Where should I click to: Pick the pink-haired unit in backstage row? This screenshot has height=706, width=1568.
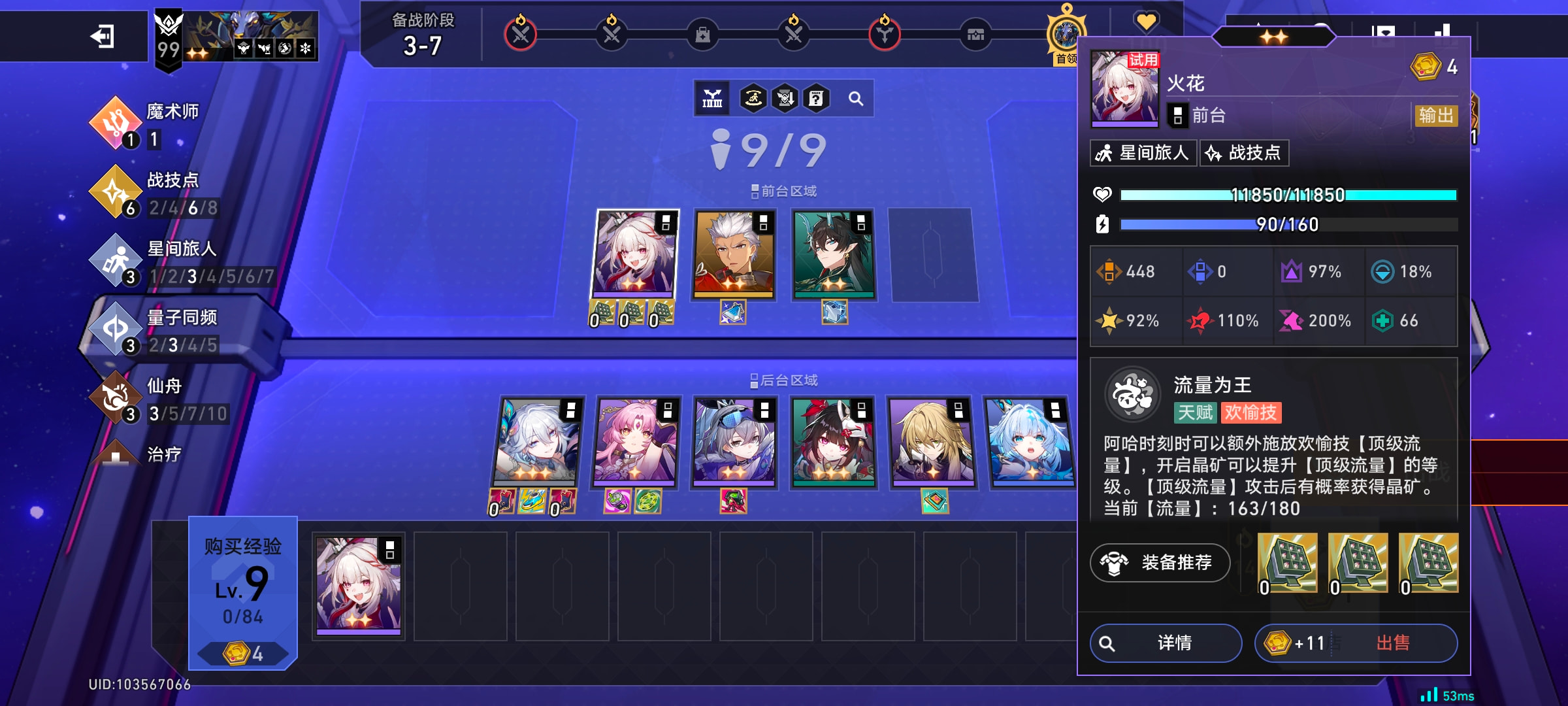coord(636,441)
